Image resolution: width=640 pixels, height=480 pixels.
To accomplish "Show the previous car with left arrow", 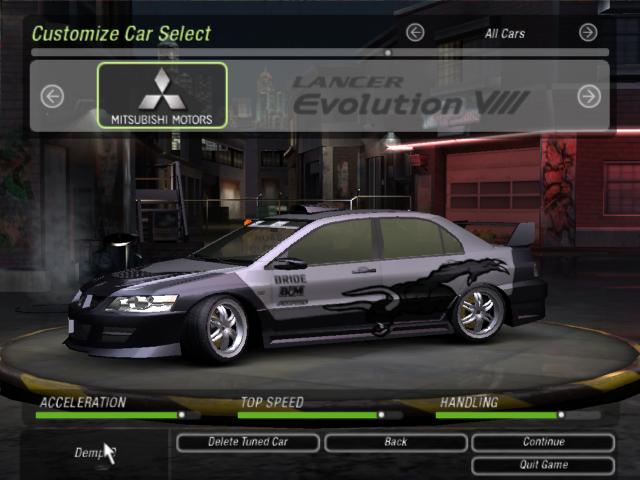I will (x=52, y=96).
